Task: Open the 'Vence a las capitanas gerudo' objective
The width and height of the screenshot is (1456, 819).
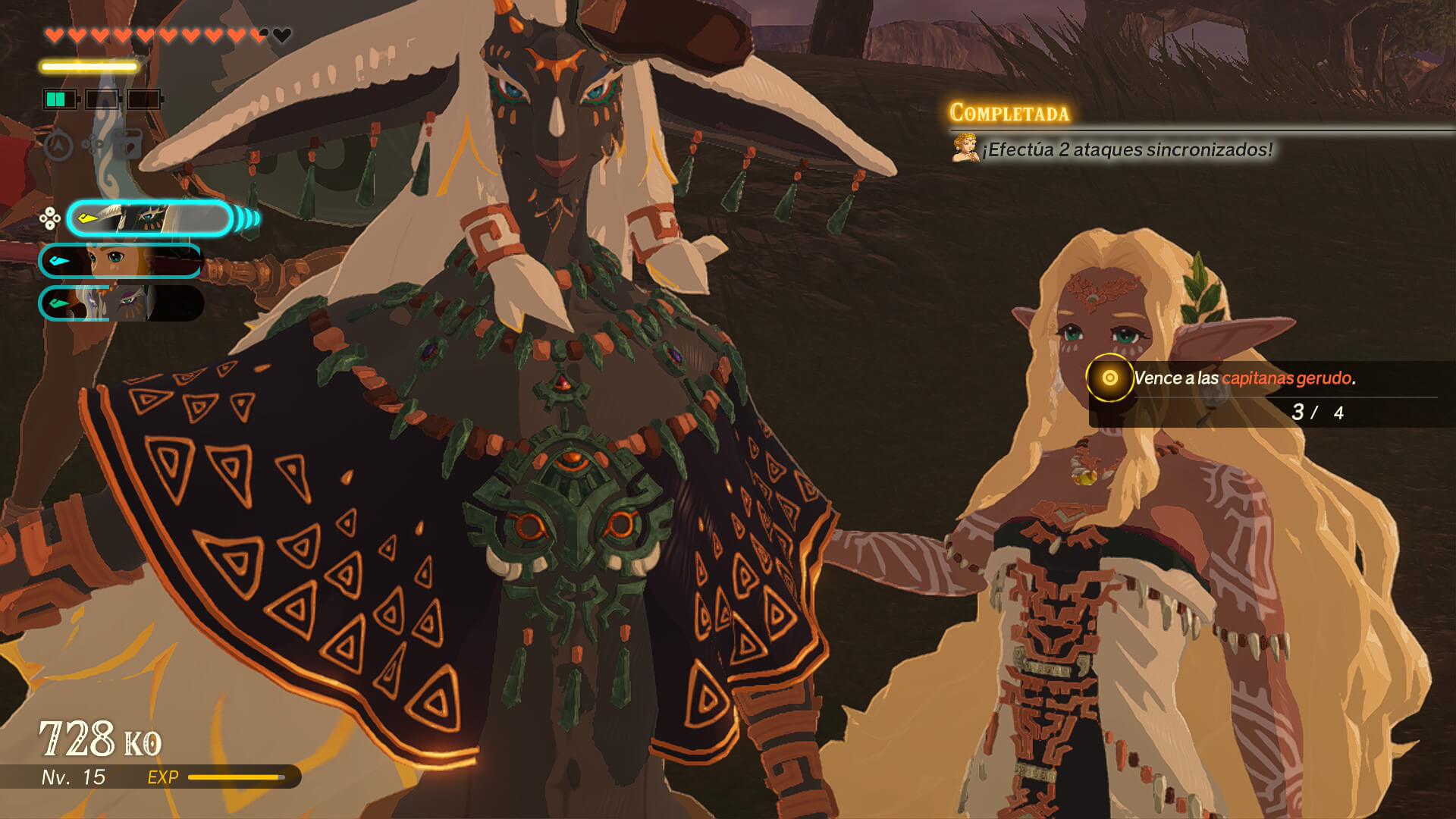Action: click(1244, 378)
